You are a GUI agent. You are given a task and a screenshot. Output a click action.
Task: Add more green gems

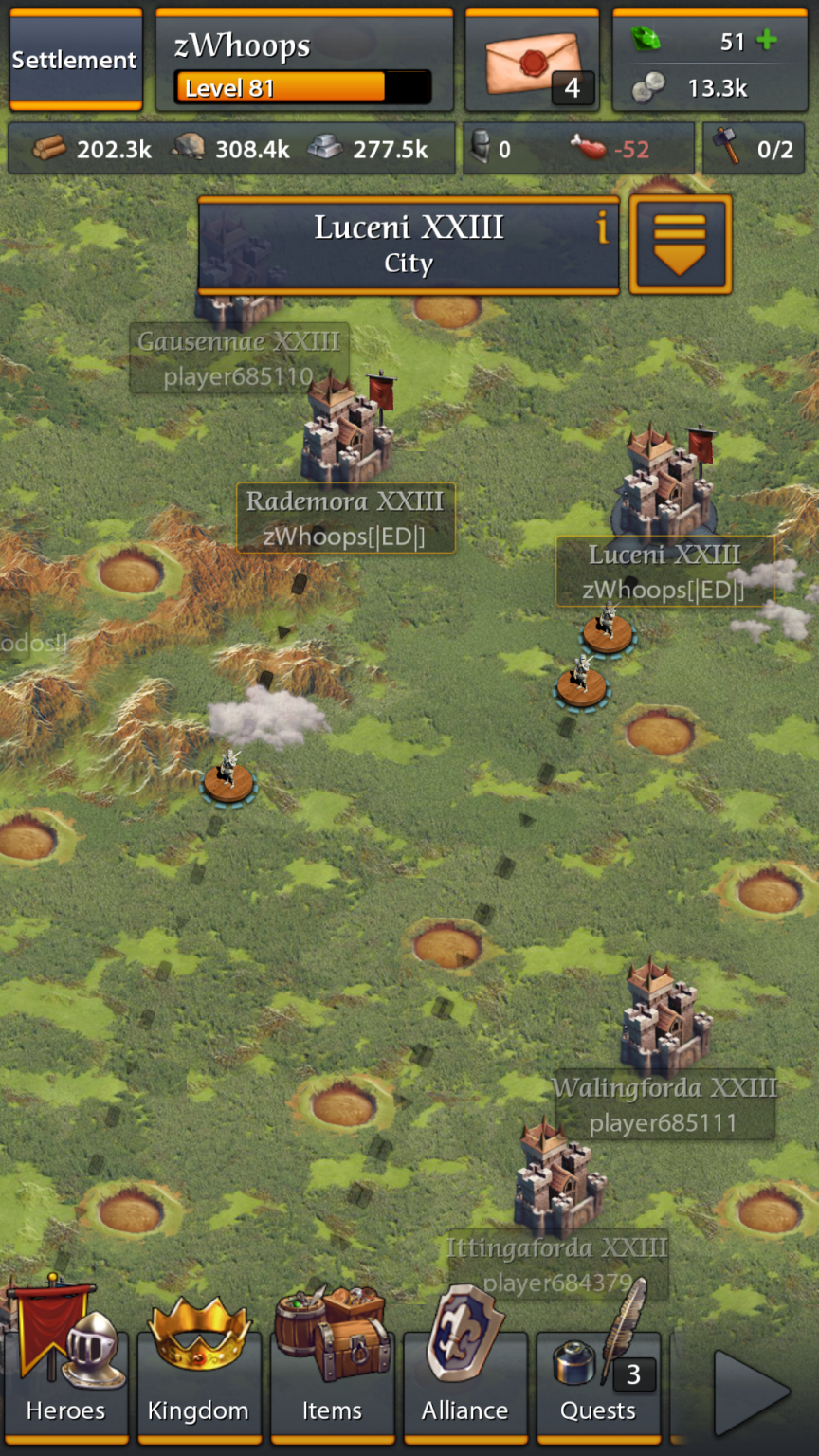(767, 41)
